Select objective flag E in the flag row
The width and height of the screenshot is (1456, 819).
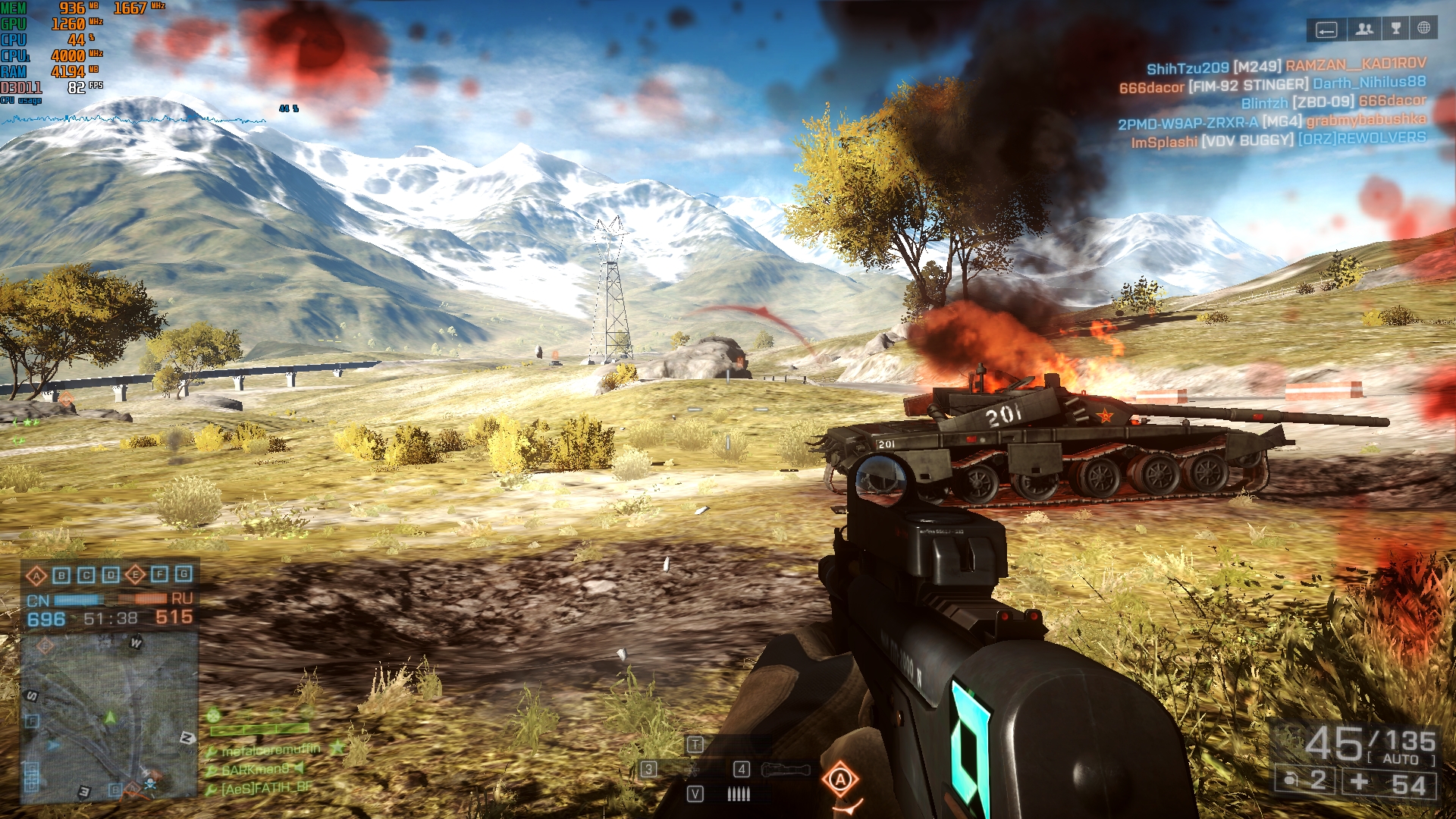tap(135, 575)
